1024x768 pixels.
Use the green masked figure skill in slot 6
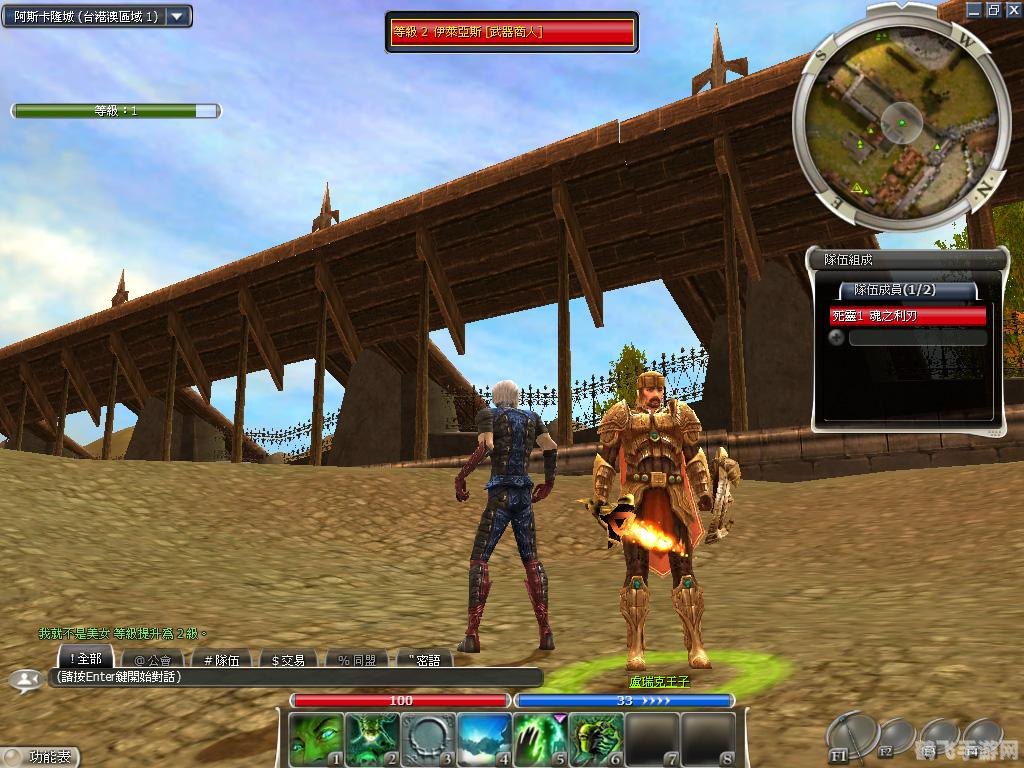pyautogui.click(x=596, y=739)
